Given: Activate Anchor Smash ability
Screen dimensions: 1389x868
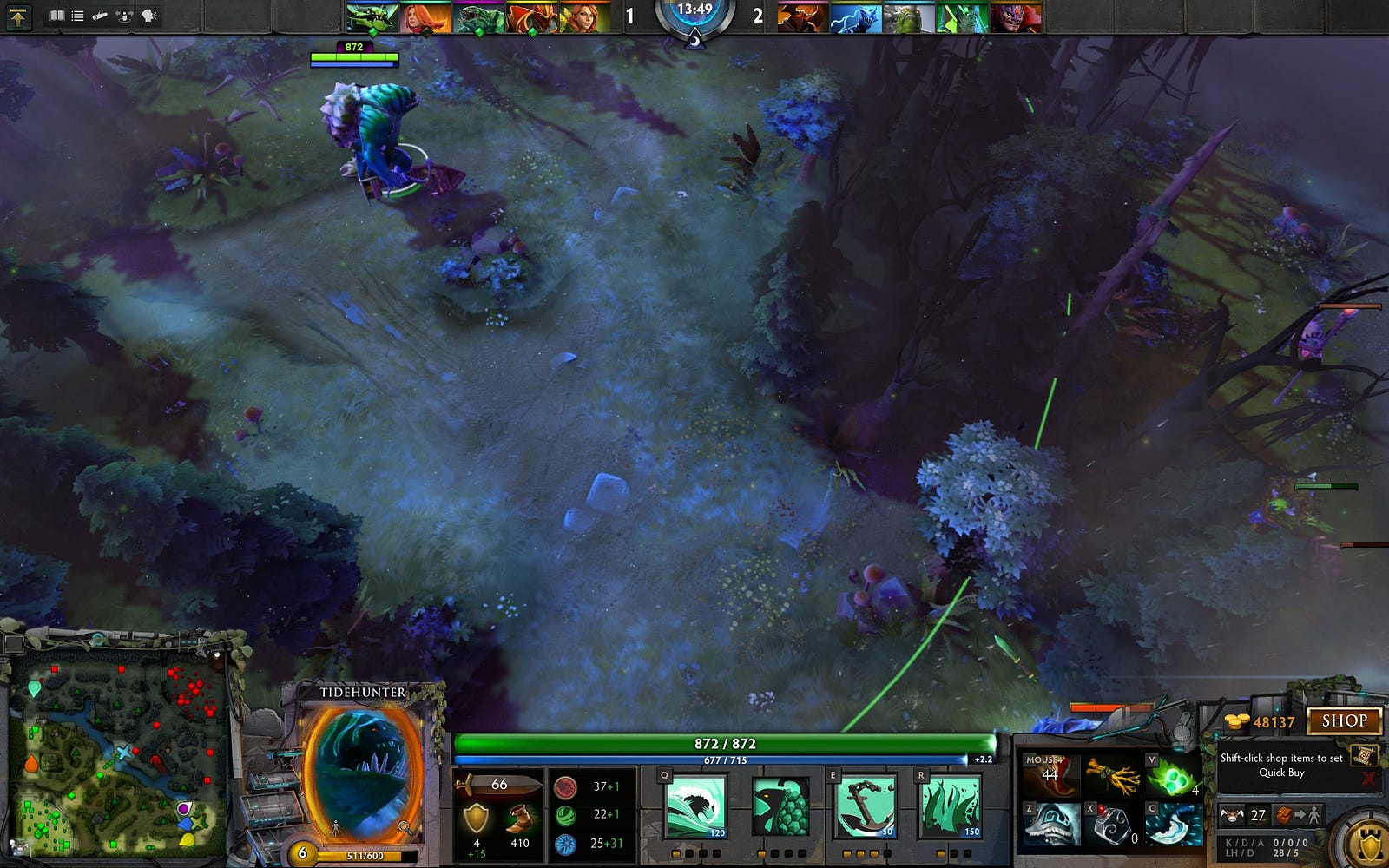Looking at the screenshot, I should 863,807.
